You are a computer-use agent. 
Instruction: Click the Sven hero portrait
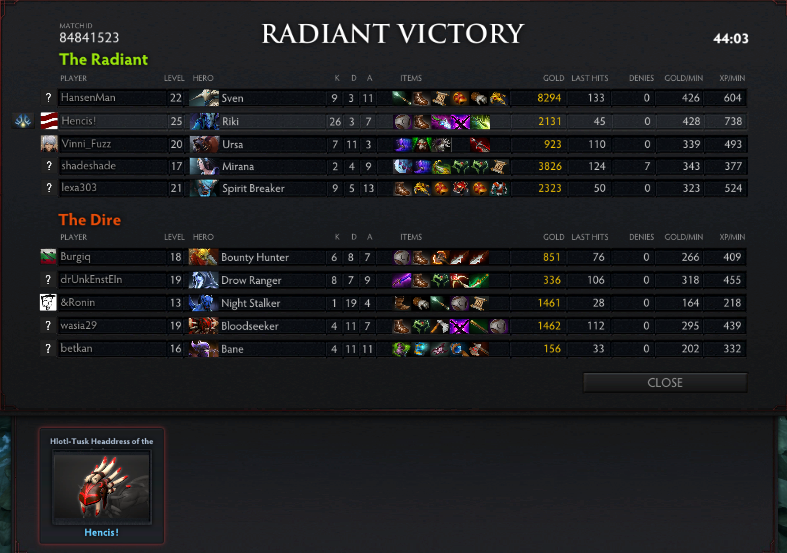(x=204, y=98)
